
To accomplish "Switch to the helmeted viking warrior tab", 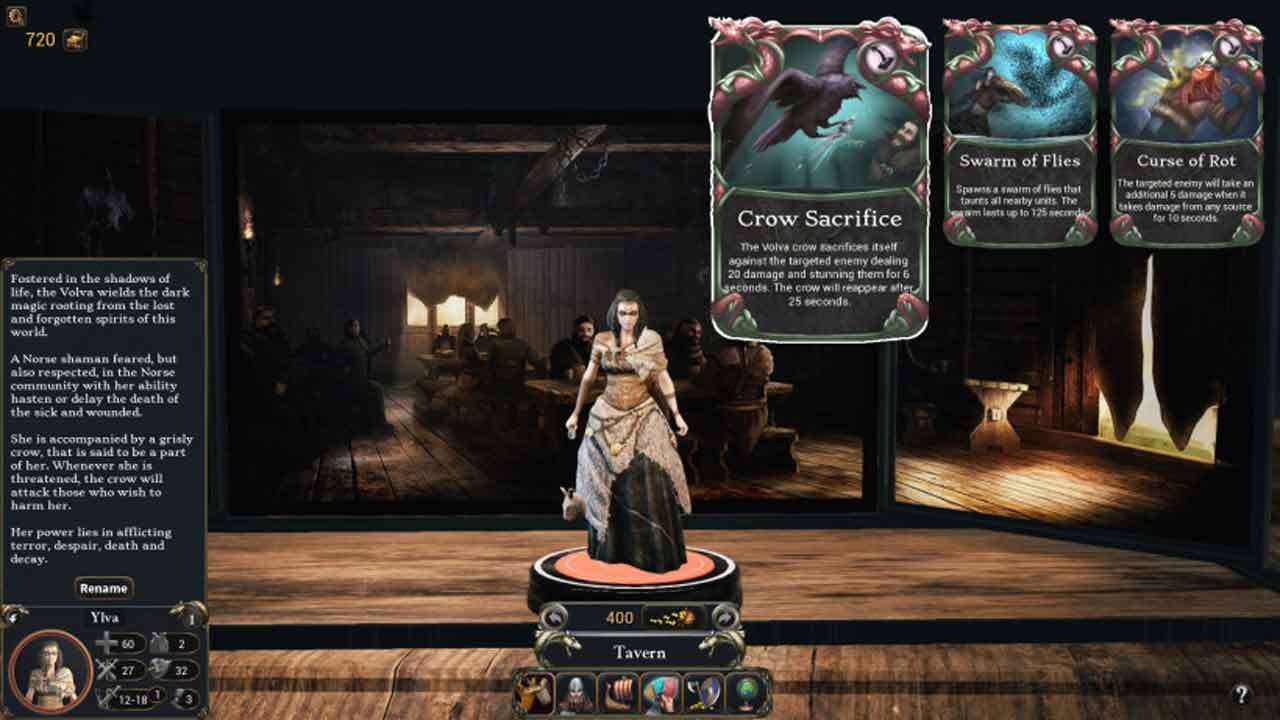I will click(x=576, y=694).
